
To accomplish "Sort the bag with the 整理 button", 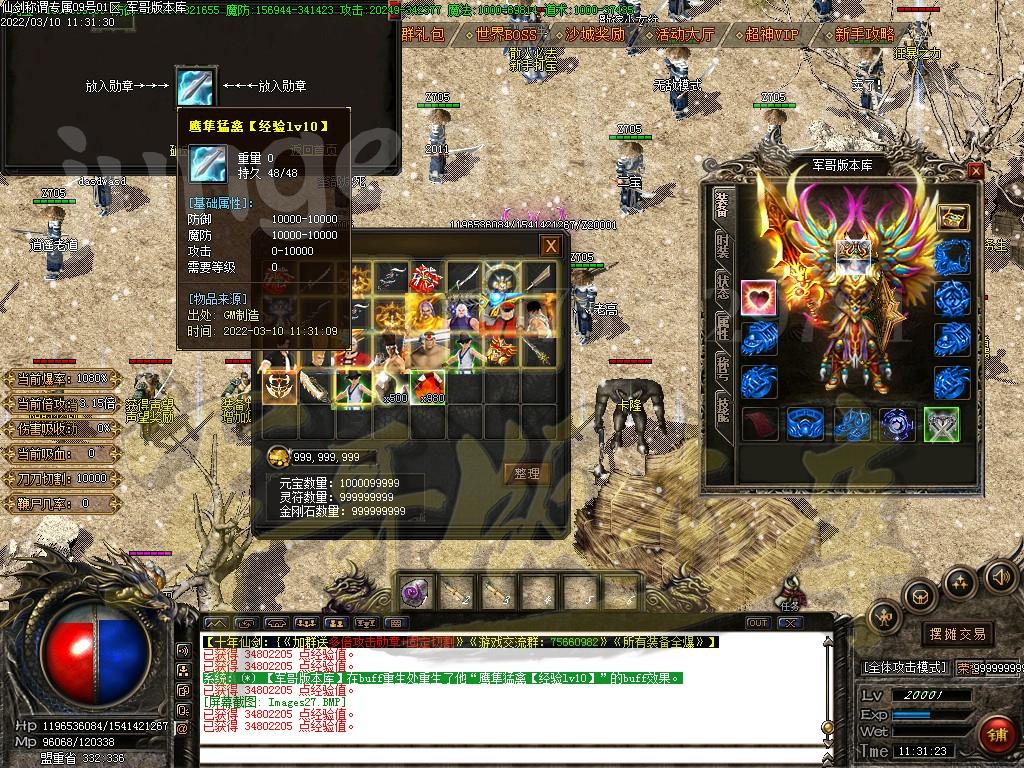I will pyautogui.click(x=527, y=473).
